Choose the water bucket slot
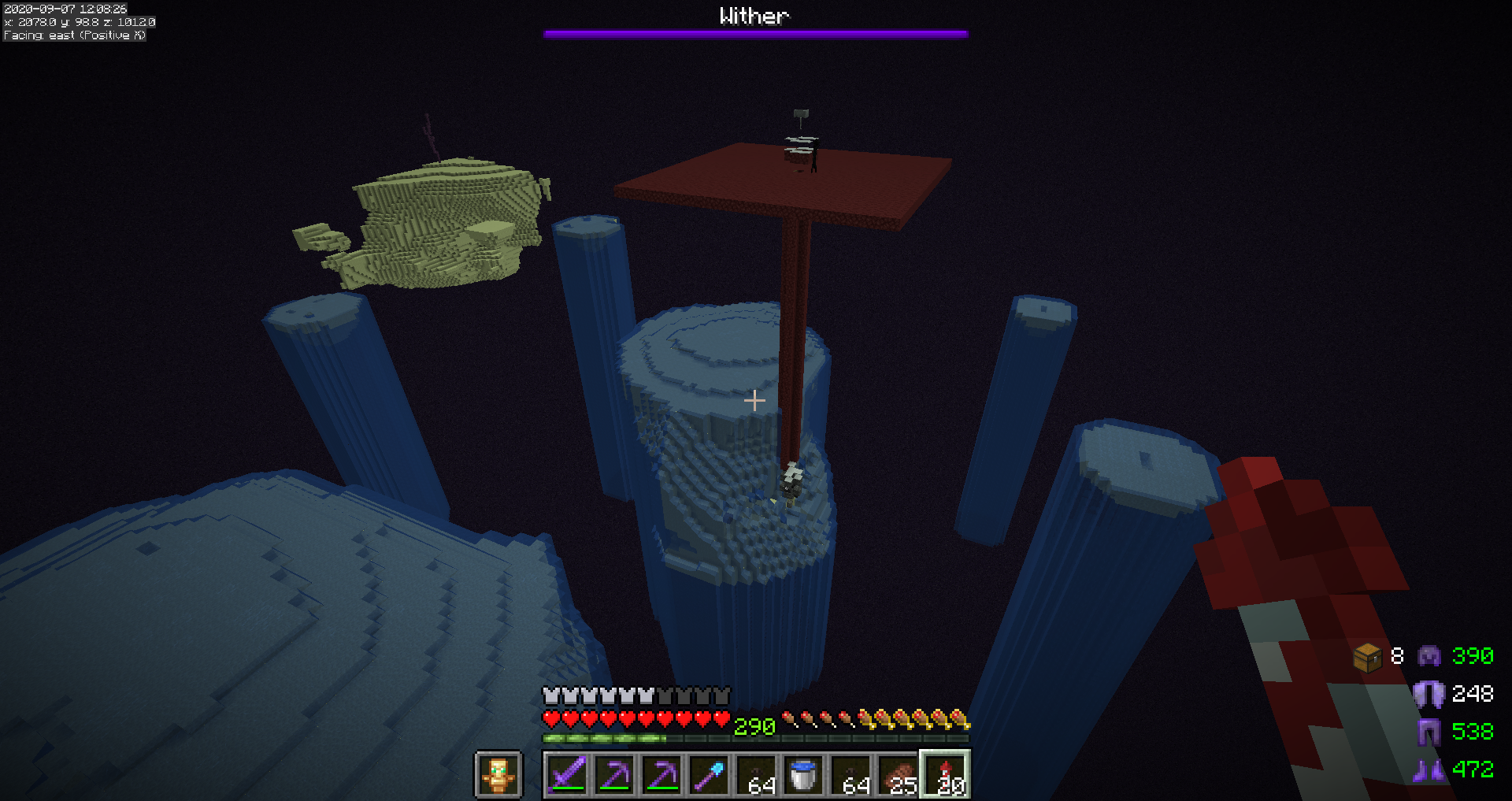This screenshot has width=1512, height=801. [803, 775]
